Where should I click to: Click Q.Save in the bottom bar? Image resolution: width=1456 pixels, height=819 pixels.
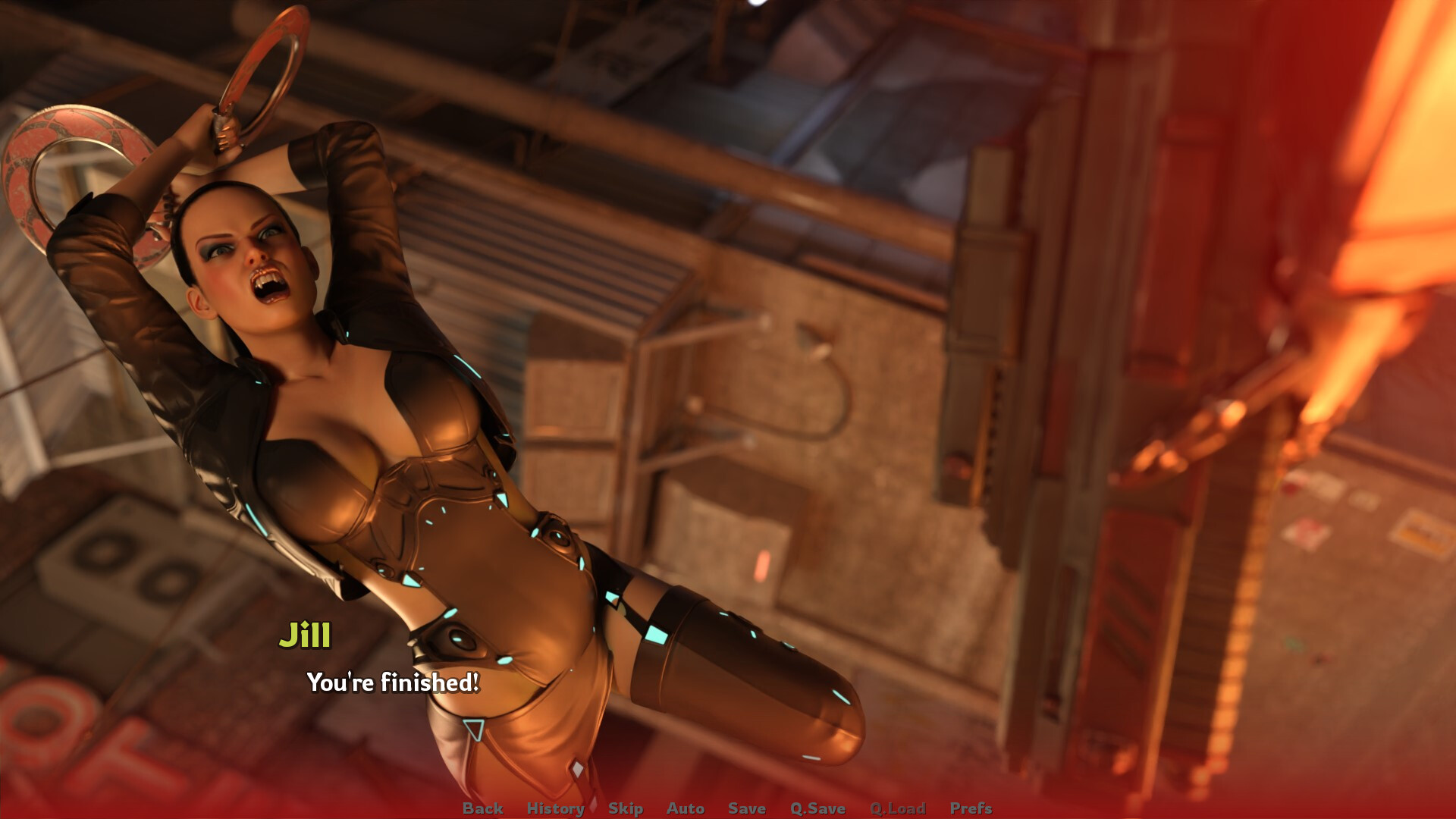pyautogui.click(x=817, y=808)
